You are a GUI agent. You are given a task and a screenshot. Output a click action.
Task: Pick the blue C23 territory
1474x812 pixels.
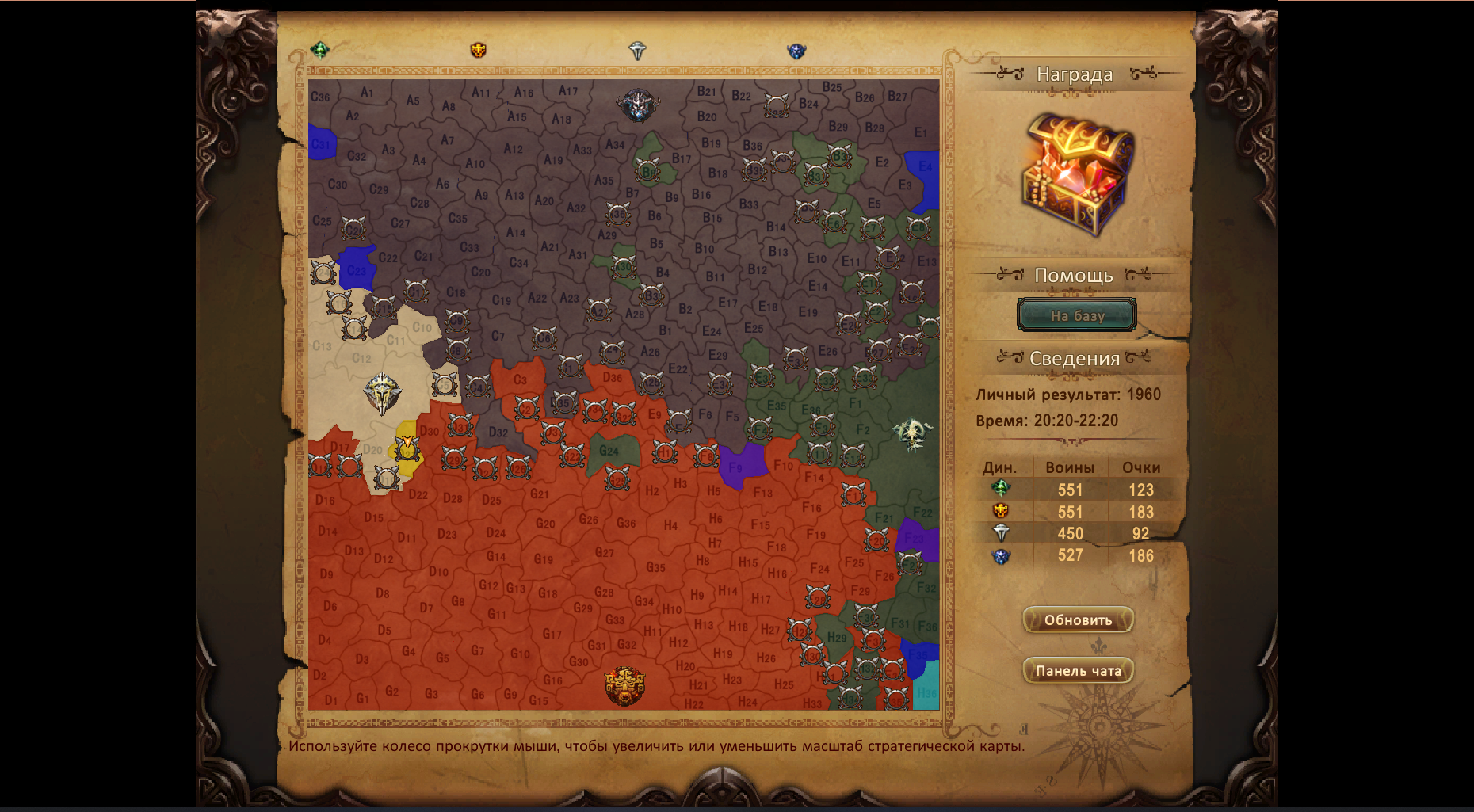(357, 267)
